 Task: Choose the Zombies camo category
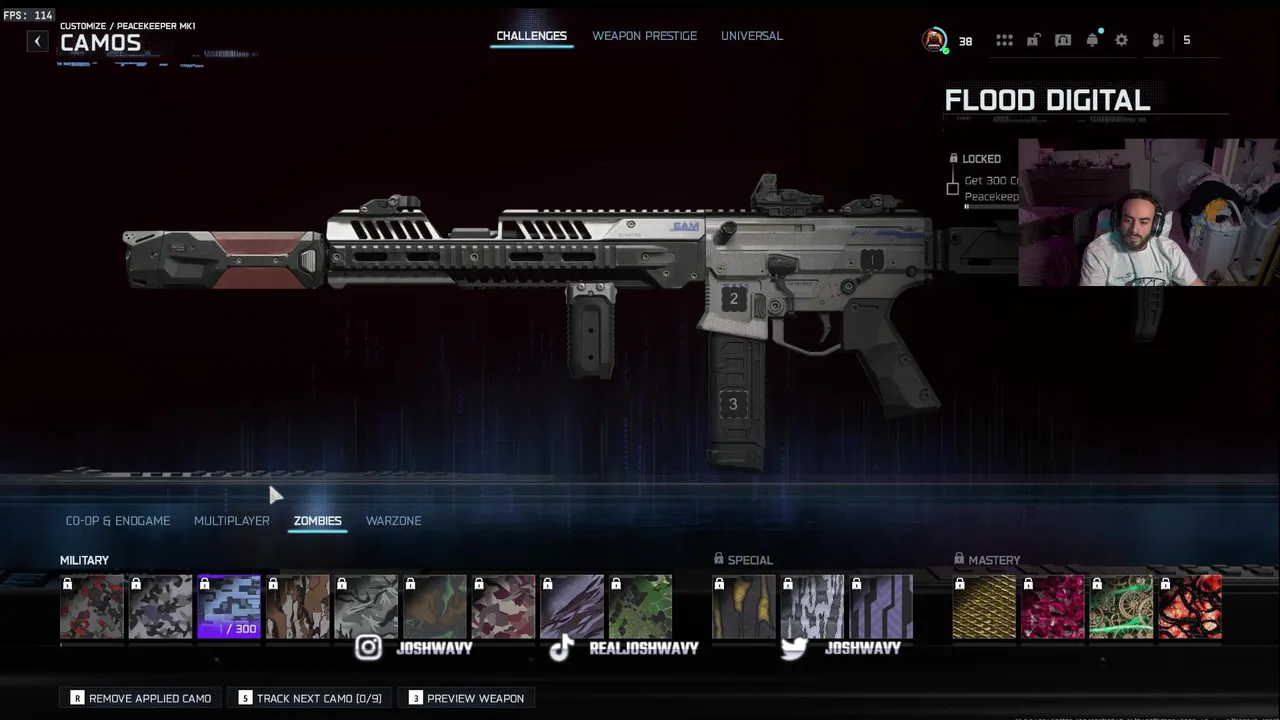317,521
